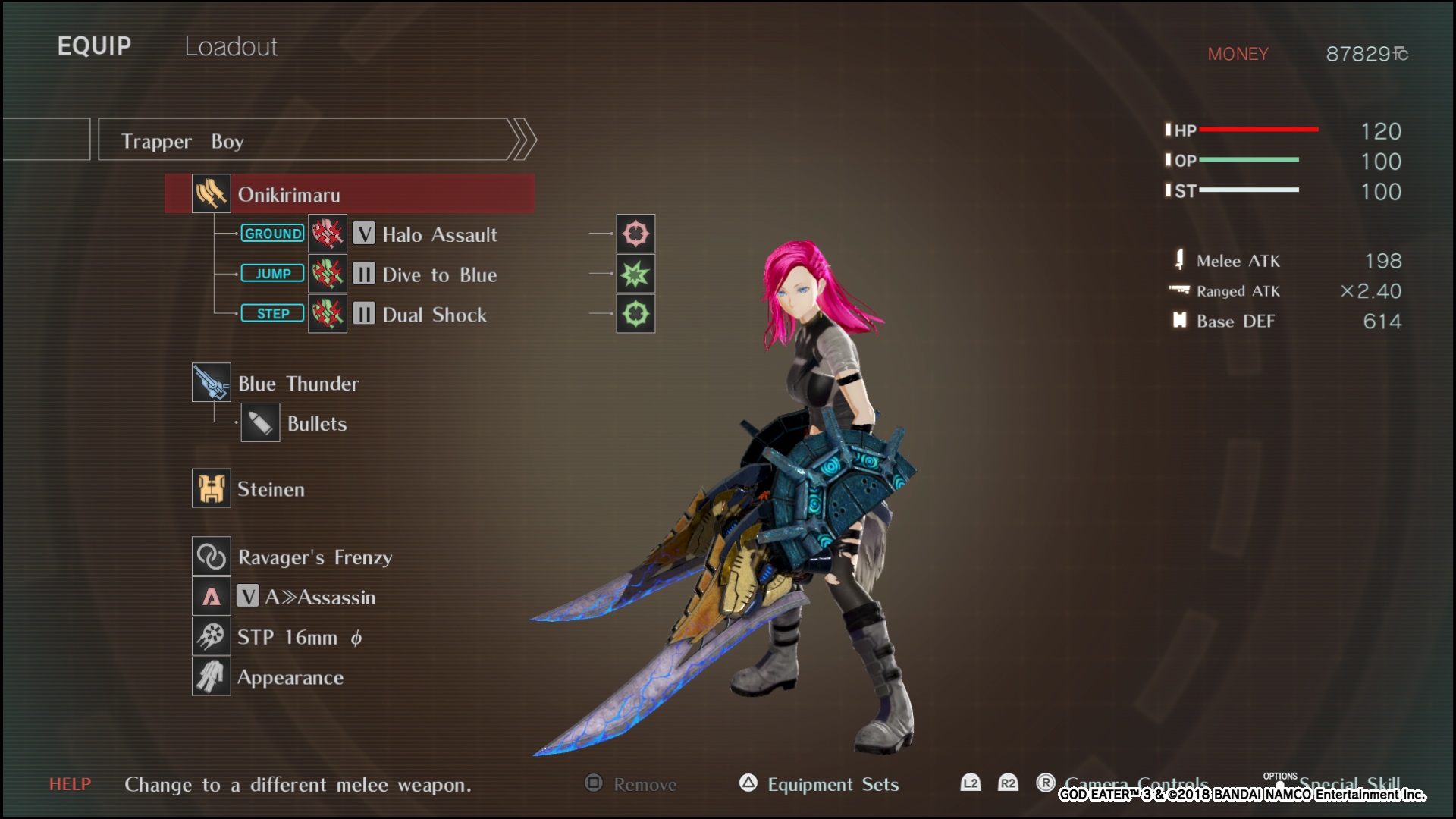
Task: Change the Blue Thunder gun
Action: pyautogui.click(x=297, y=384)
